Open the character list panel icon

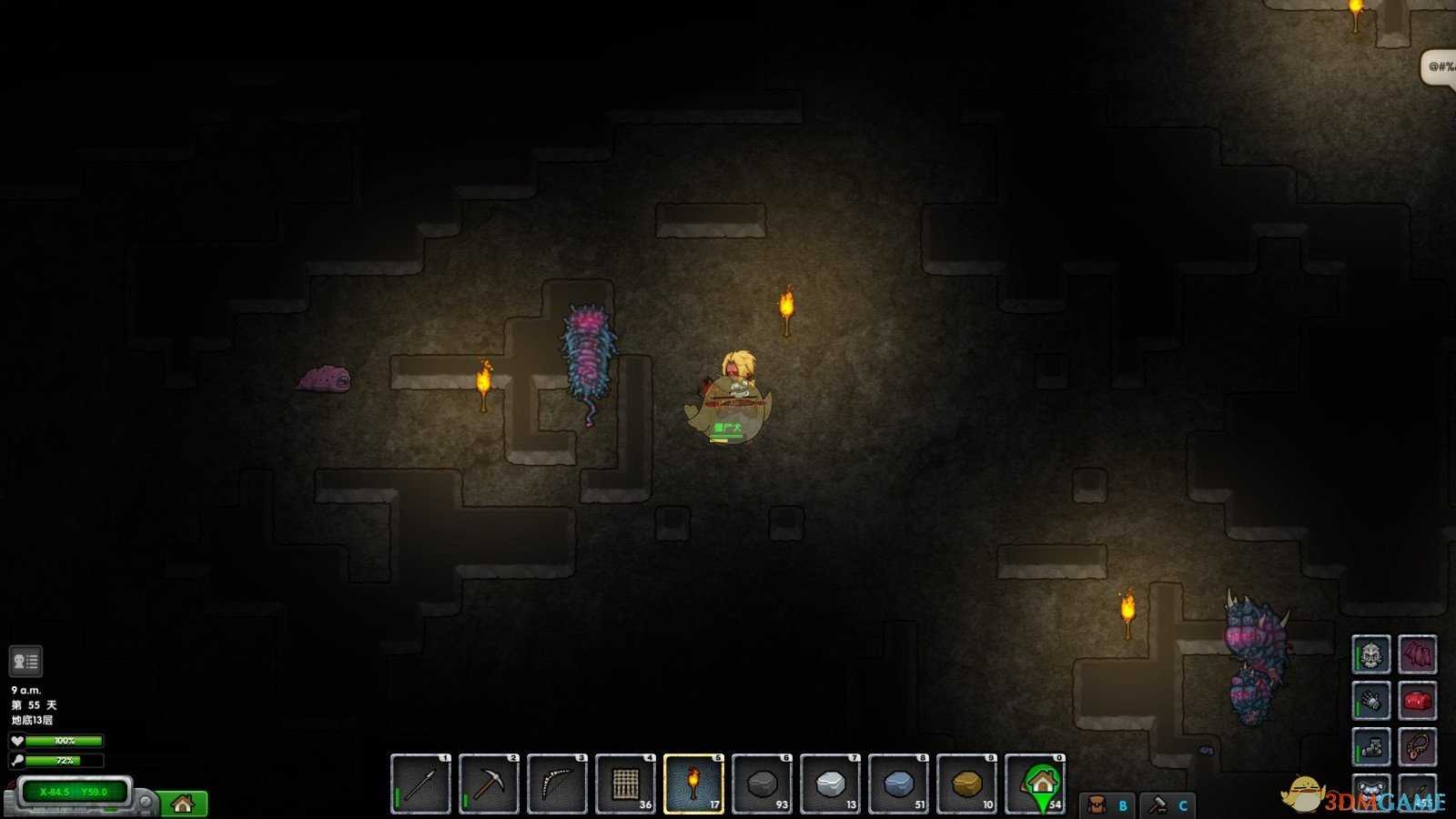pos(25,661)
